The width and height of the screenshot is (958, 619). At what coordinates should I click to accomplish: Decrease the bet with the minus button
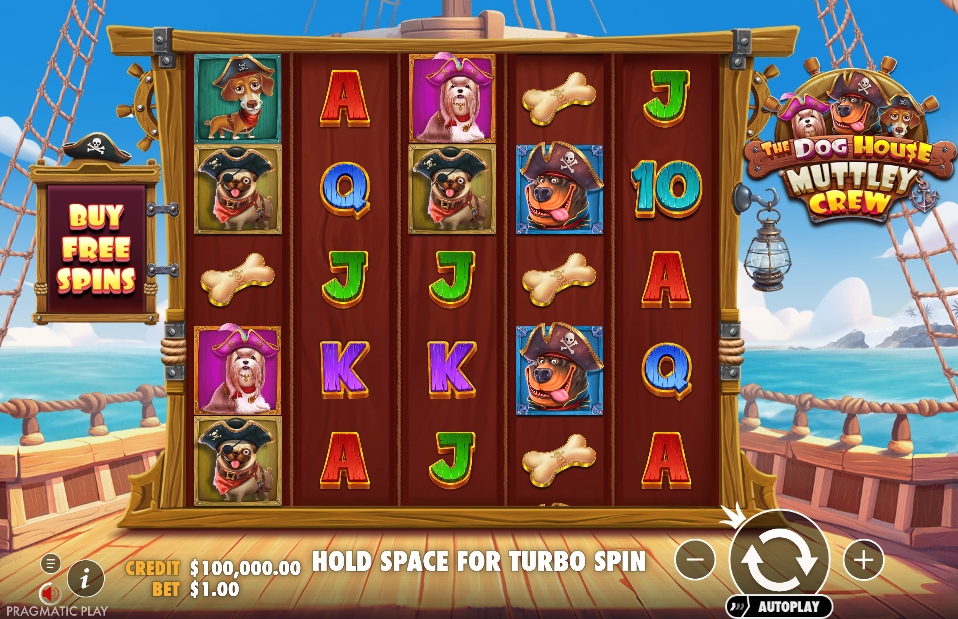[x=695, y=560]
